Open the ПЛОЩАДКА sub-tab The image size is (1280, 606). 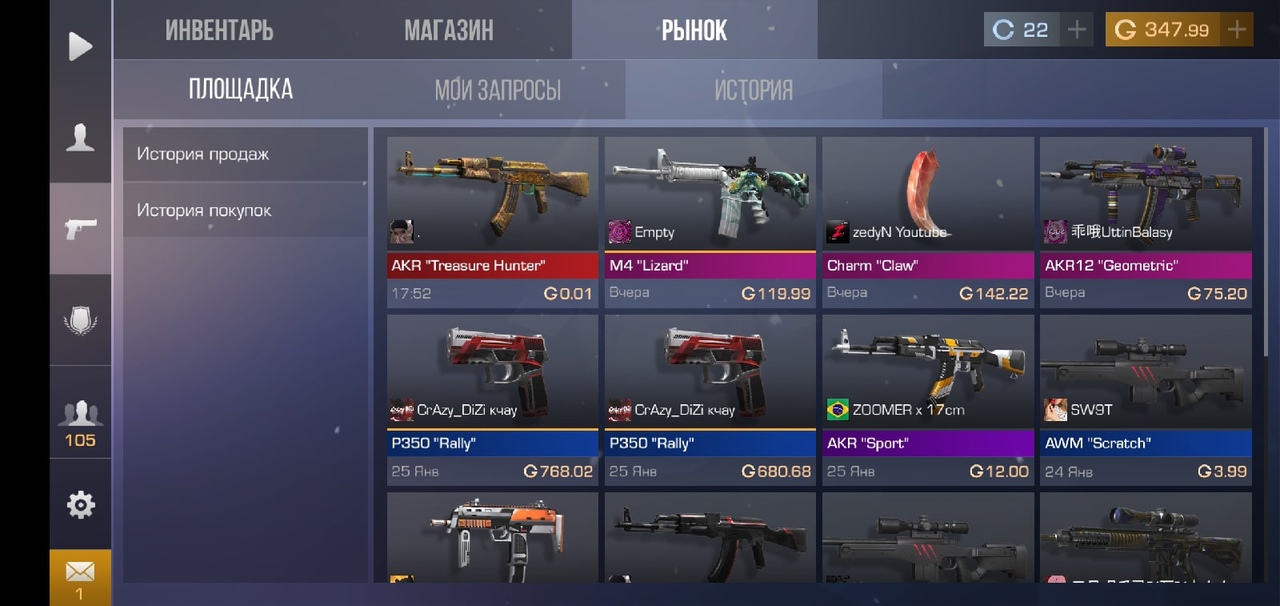[241, 90]
